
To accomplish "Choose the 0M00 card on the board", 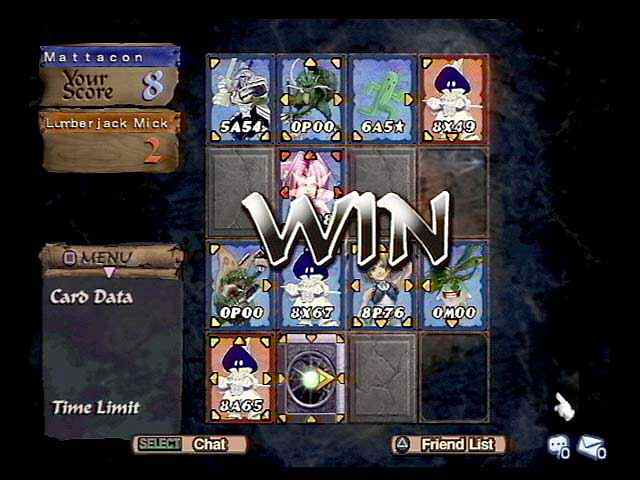I will [x=453, y=284].
